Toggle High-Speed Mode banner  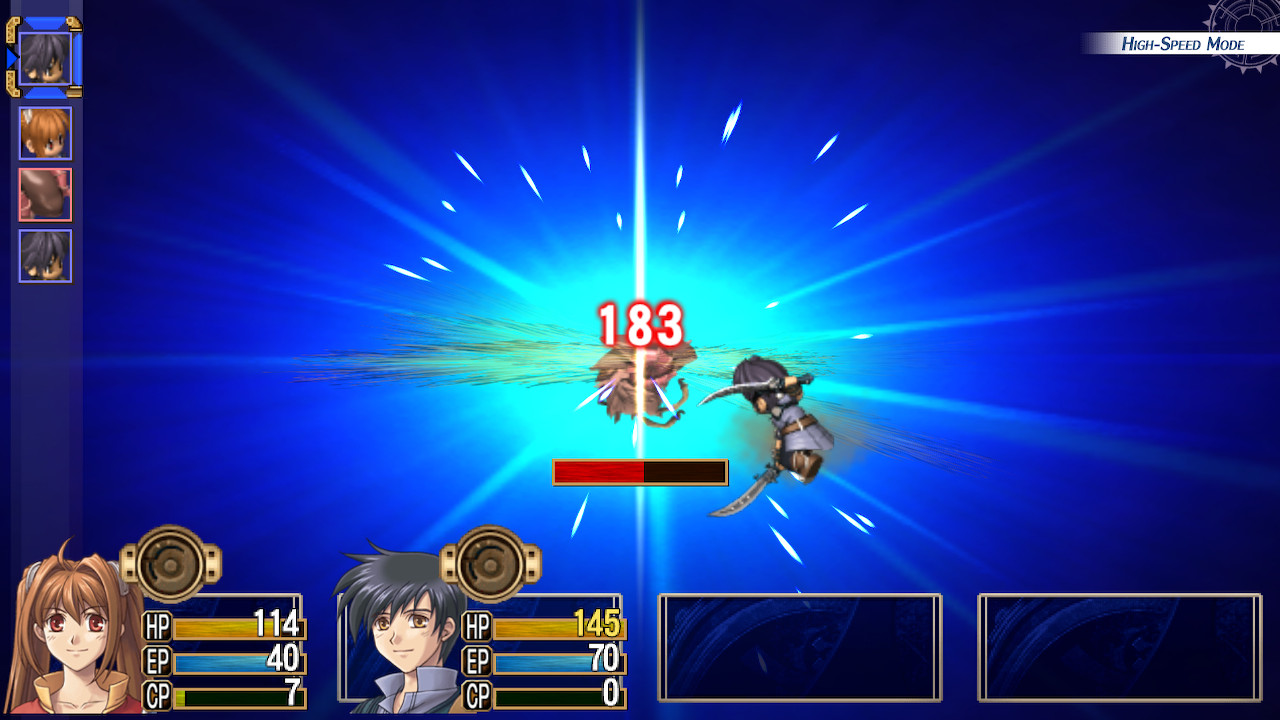(1183, 43)
